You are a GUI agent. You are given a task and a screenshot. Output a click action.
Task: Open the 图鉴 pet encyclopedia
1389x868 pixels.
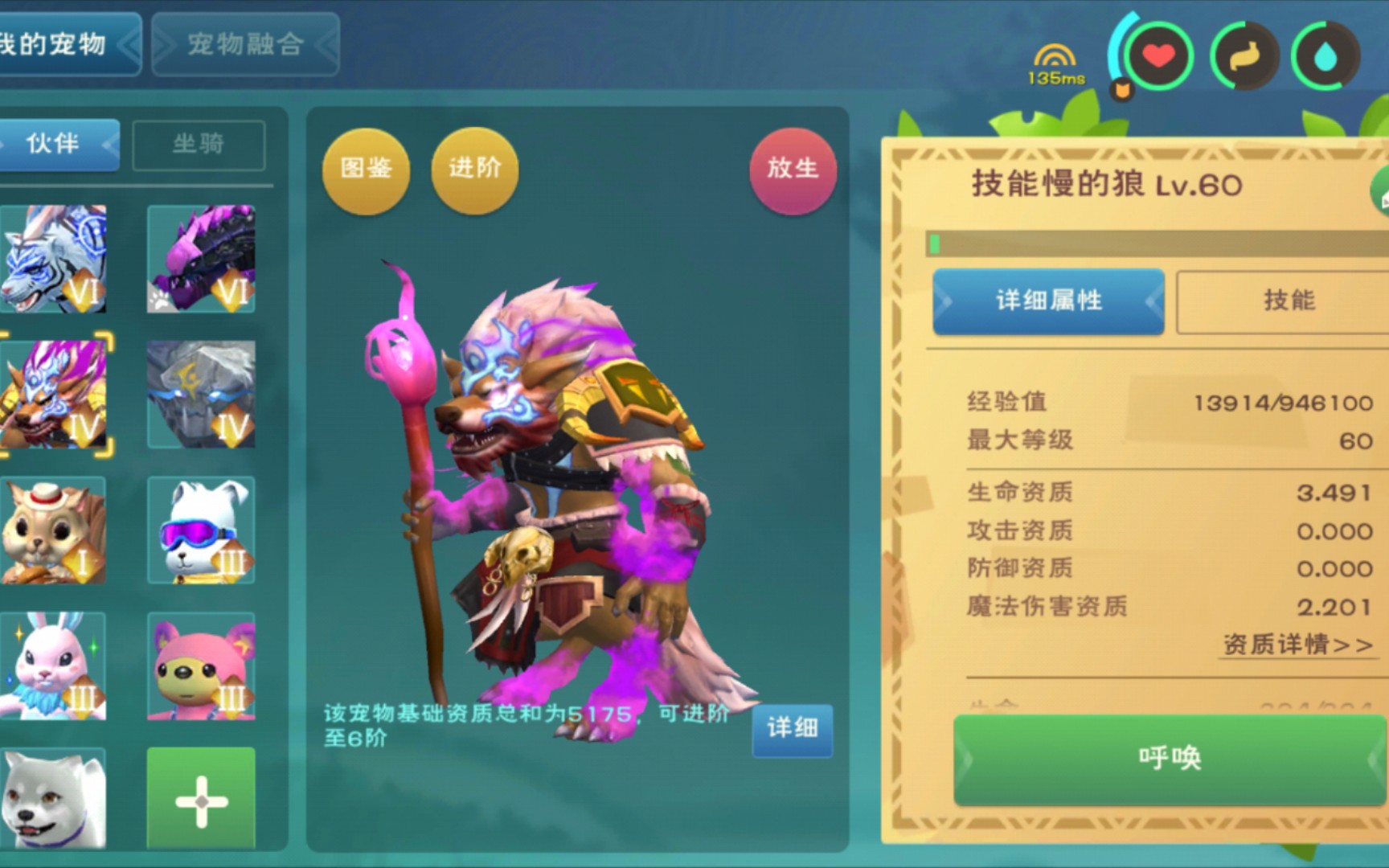pos(366,170)
